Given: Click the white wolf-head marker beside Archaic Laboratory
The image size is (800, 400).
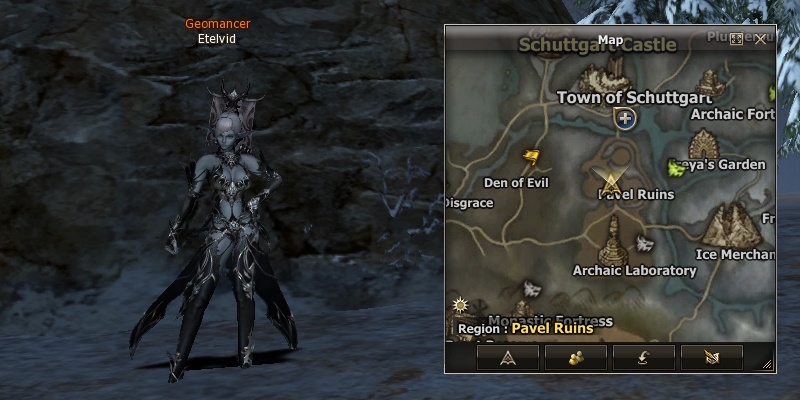Looking at the screenshot, I should pos(643,243).
